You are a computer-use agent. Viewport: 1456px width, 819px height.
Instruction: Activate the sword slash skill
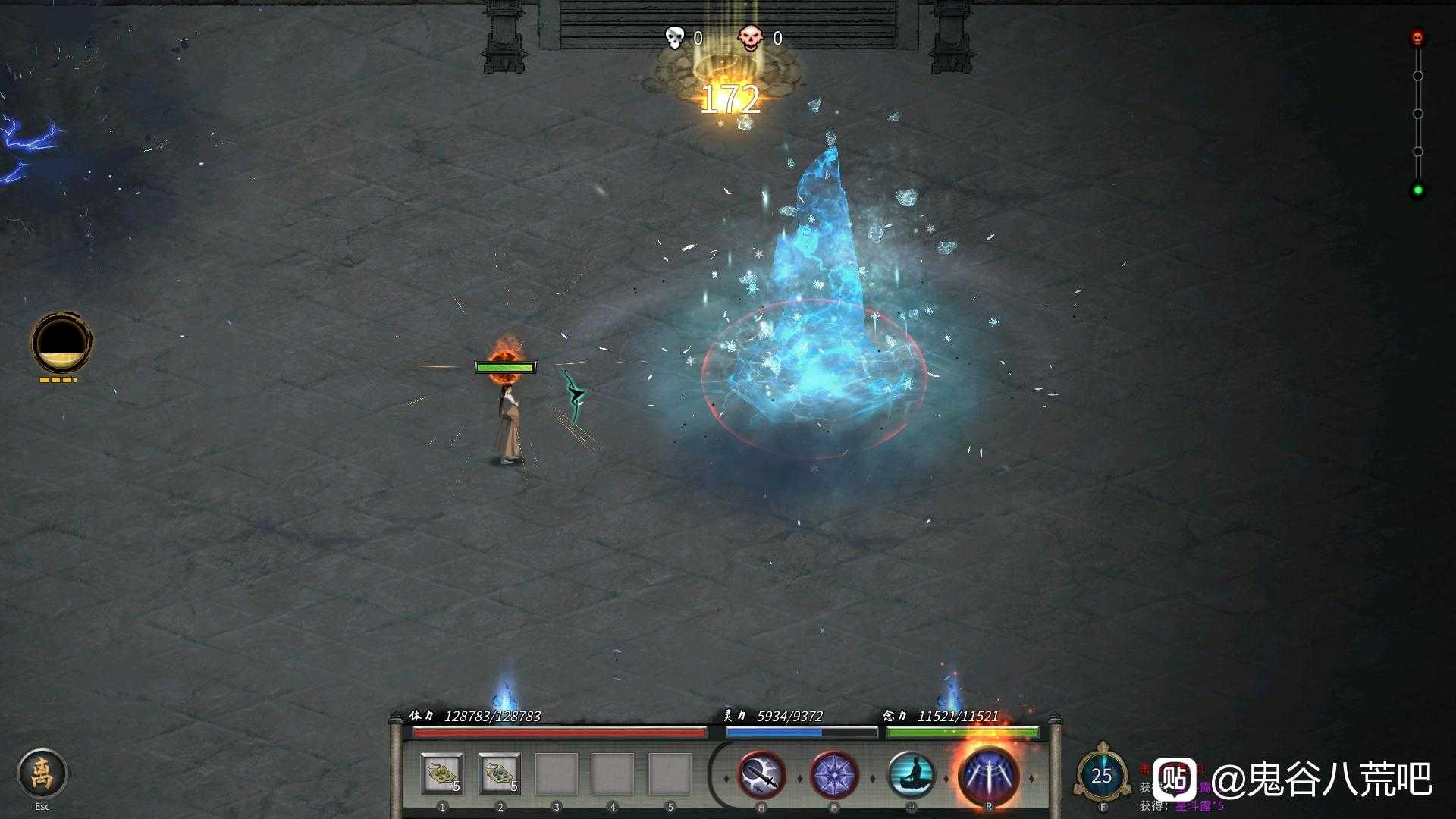761,775
